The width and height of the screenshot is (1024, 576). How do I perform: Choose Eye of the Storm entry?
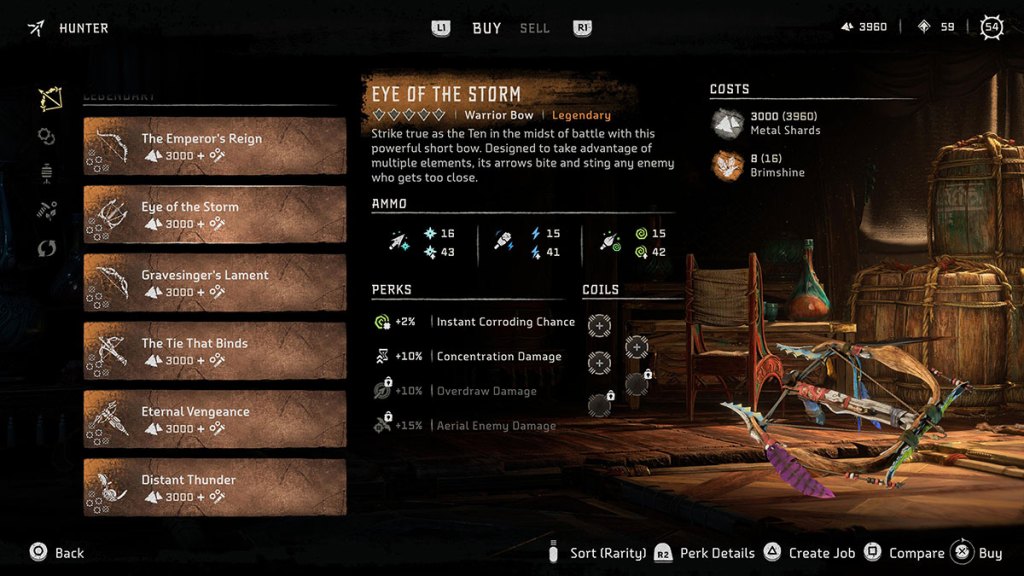pyautogui.click(x=214, y=214)
